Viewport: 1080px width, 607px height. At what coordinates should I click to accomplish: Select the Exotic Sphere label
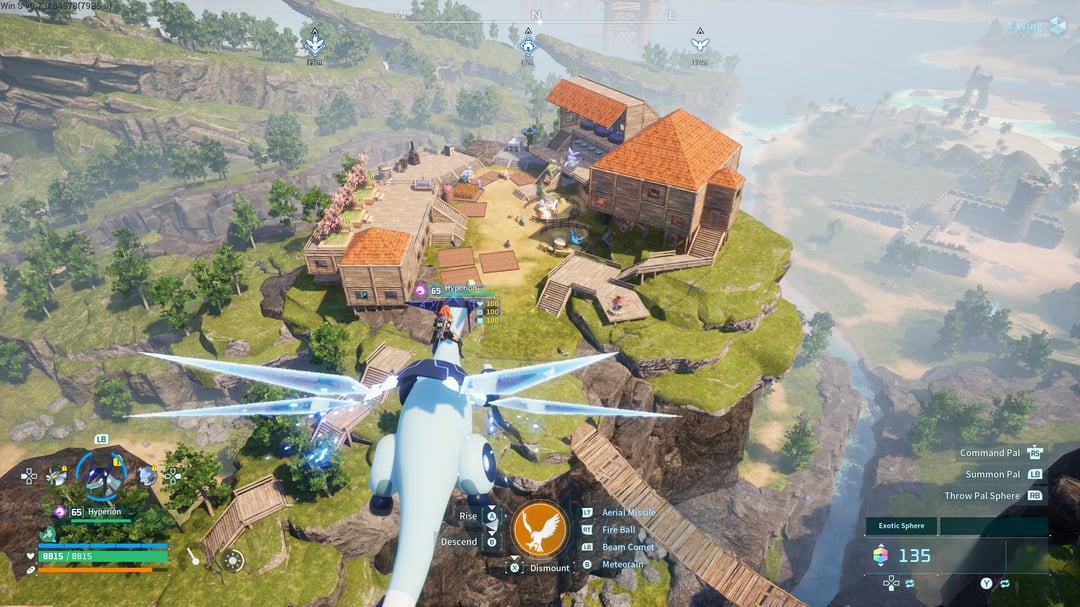(x=901, y=526)
